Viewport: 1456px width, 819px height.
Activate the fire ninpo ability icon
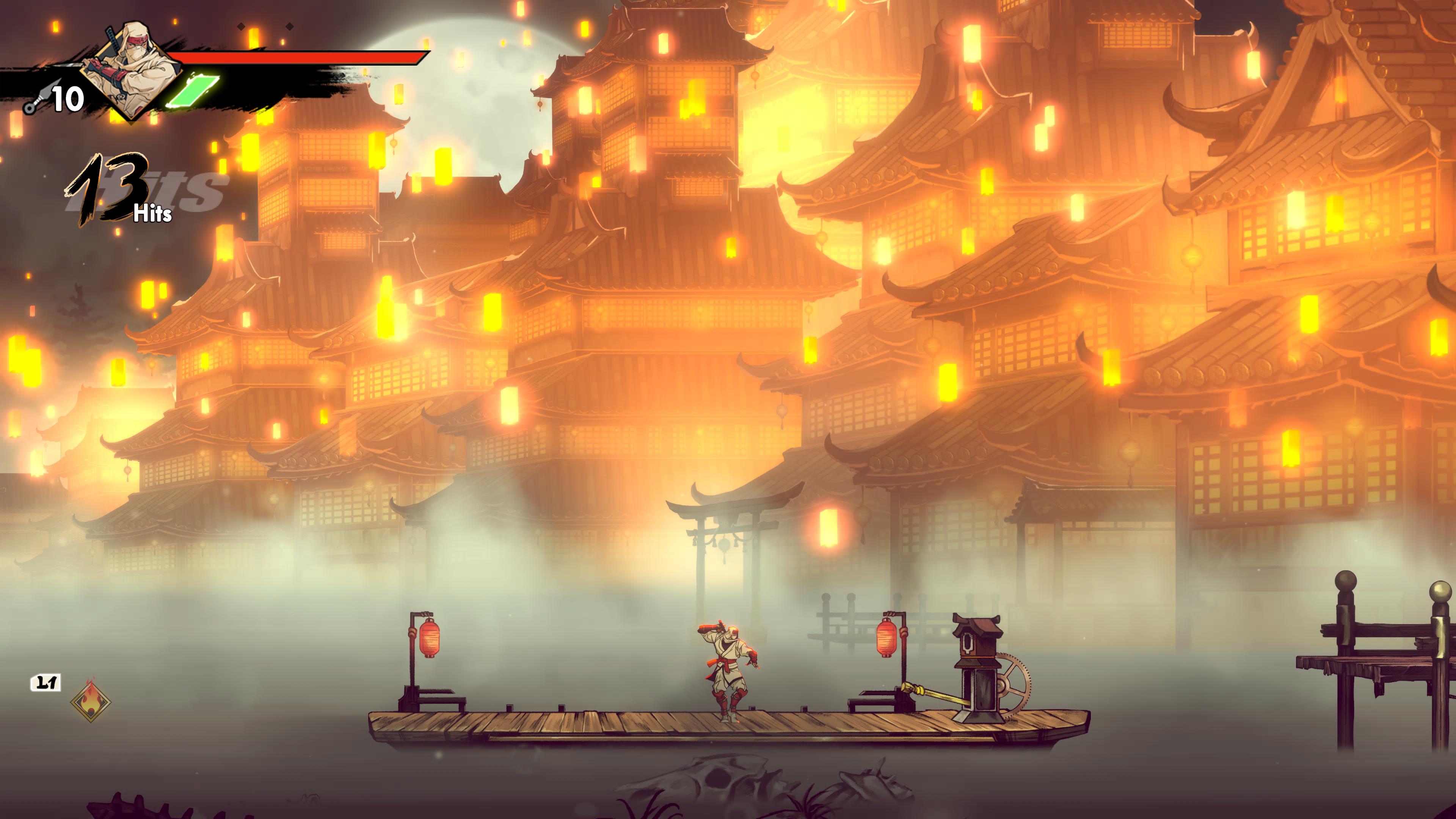(91, 701)
